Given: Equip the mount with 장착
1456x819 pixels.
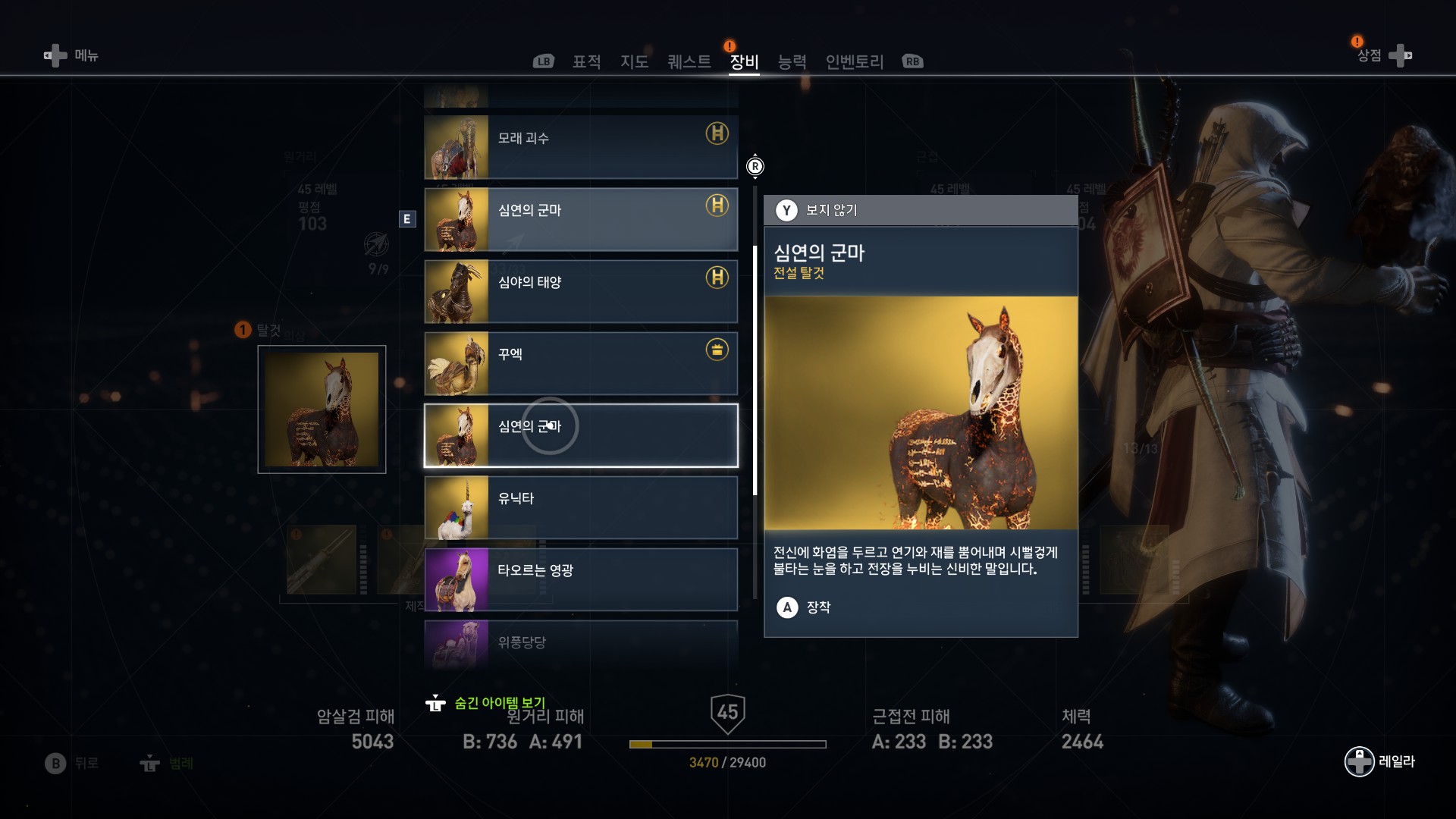Looking at the screenshot, I should point(805,607).
